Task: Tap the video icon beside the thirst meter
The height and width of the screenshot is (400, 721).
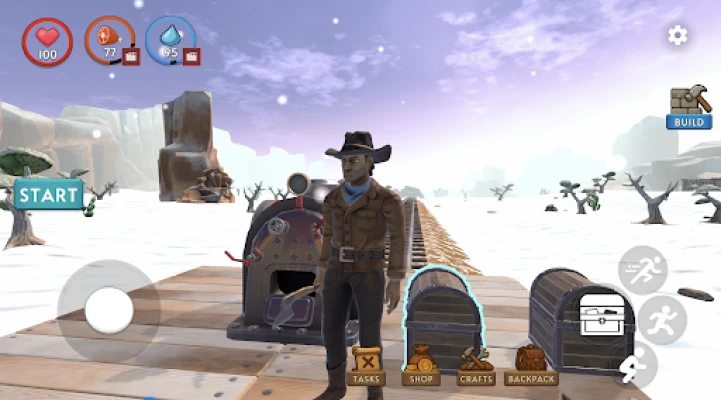Action: point(191,56)
